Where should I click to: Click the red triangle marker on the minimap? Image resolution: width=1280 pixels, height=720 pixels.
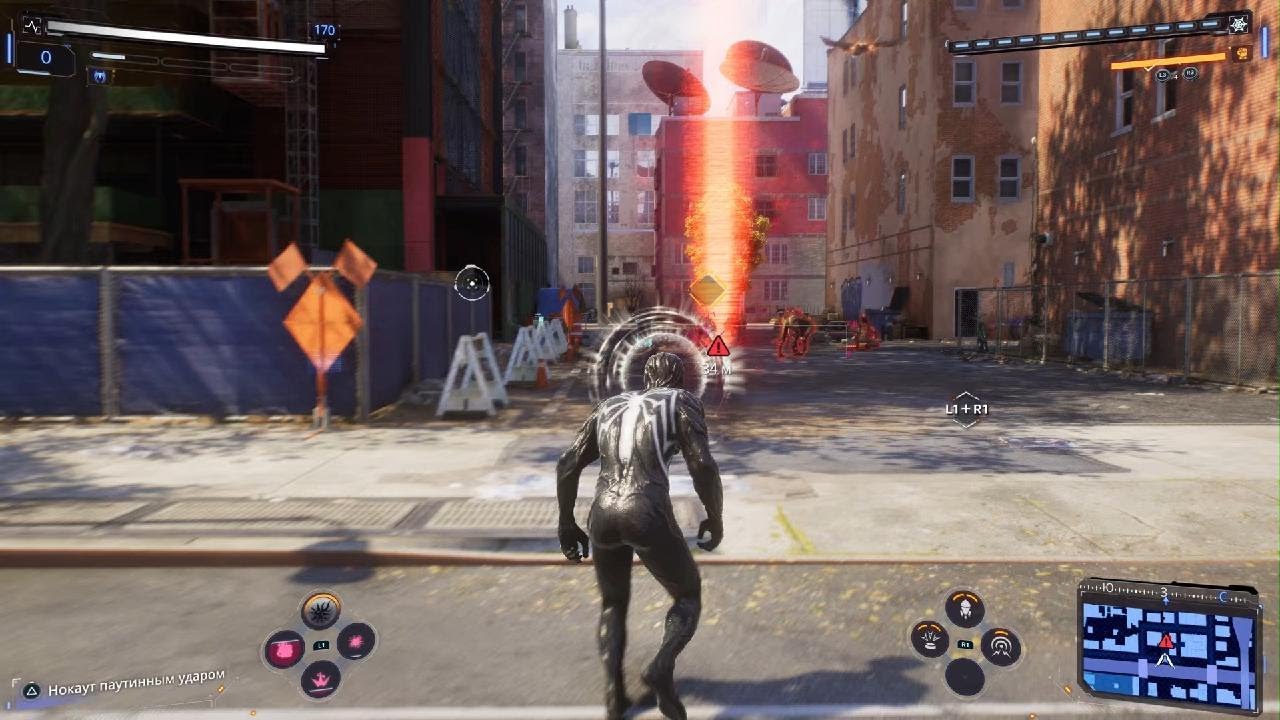pyautogui.click(x=1166, y=640)
